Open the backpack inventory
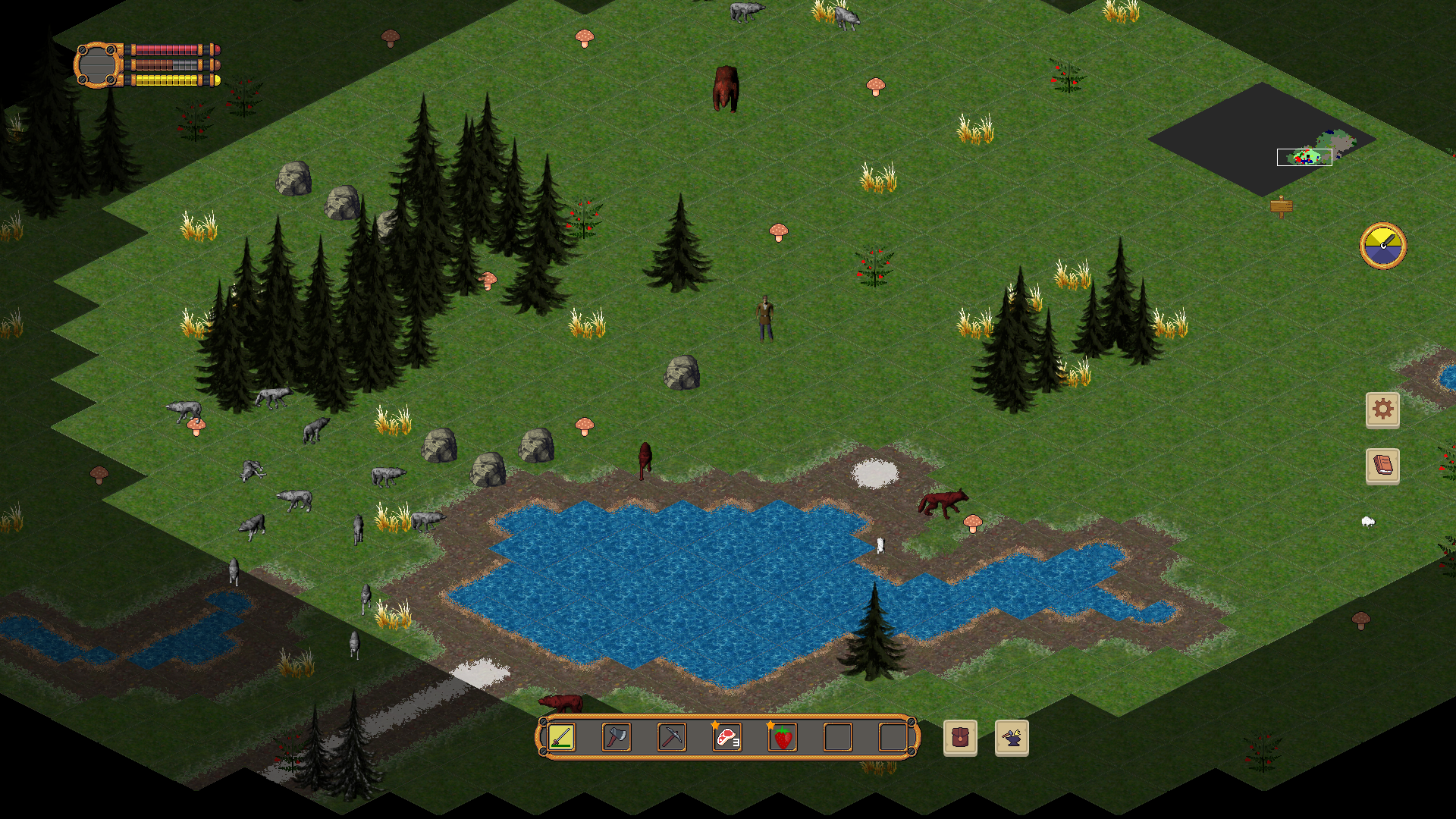This screenshot has width=1456, height=819. pos(960,738)
